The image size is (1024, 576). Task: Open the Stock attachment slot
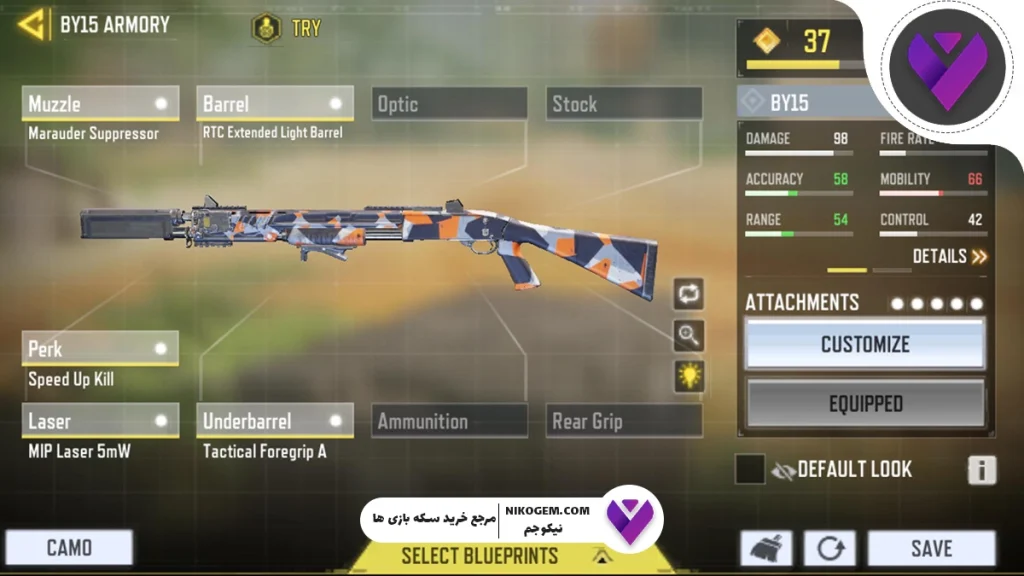pos(624,104)
